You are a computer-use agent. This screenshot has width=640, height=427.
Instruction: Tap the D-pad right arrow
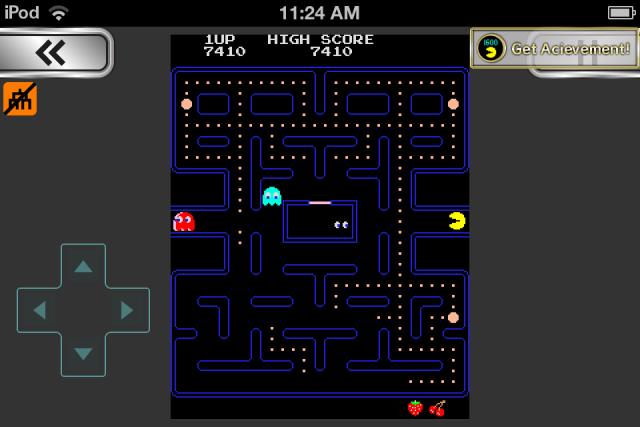(127, 310)
